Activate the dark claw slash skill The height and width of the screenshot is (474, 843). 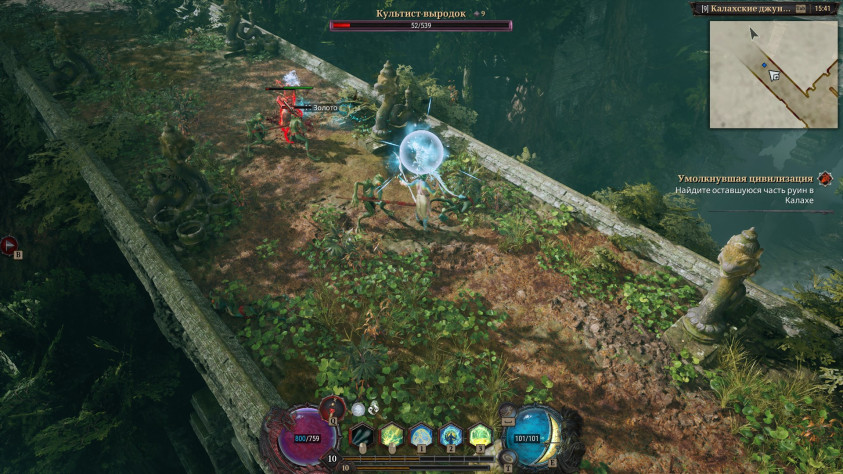click(361, 435)
